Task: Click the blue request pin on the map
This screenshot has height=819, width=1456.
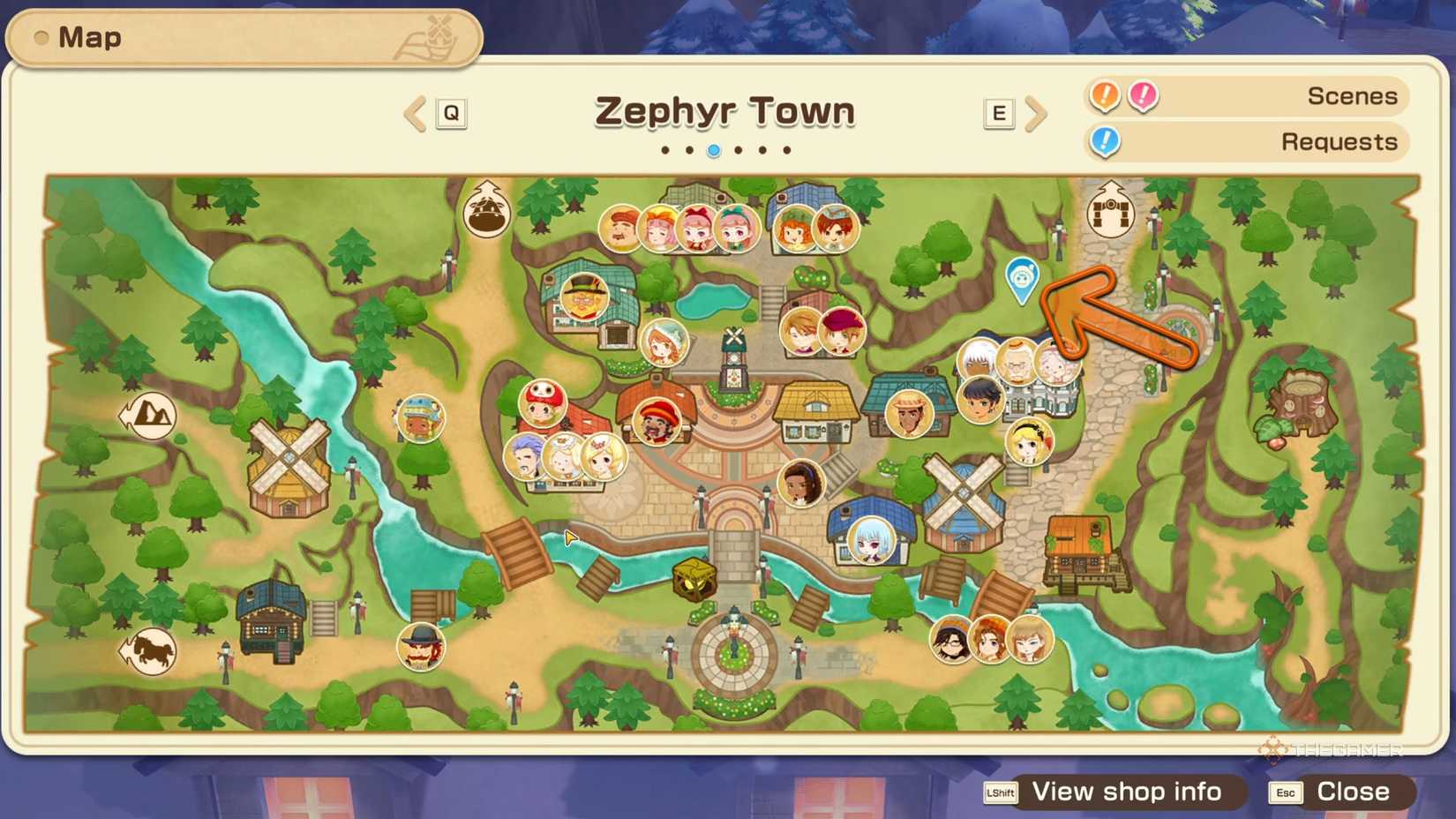Action: (x=1024, y=278)
